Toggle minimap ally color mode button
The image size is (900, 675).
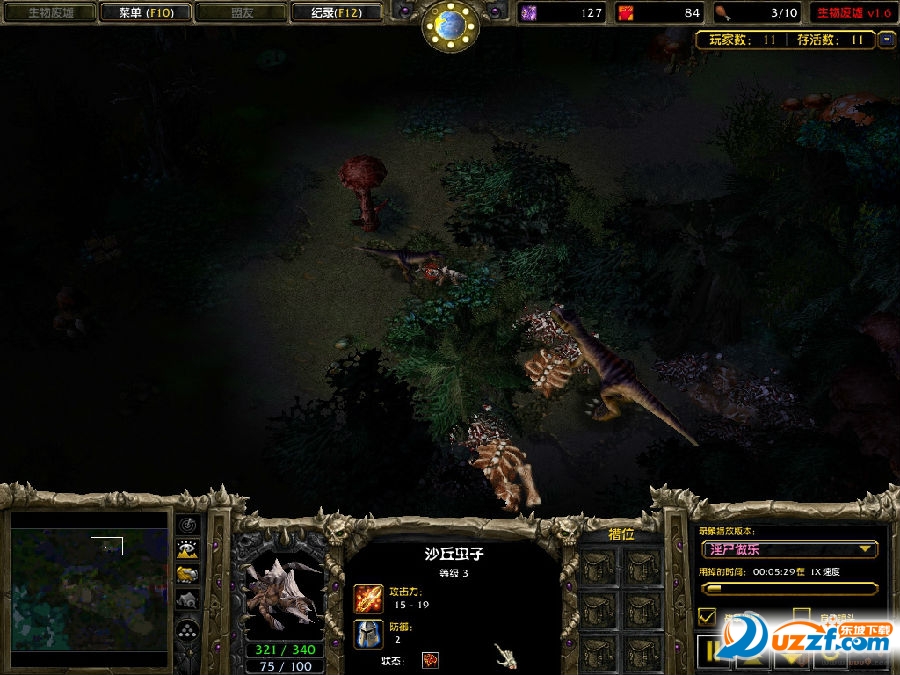click(x=187, y=574)
